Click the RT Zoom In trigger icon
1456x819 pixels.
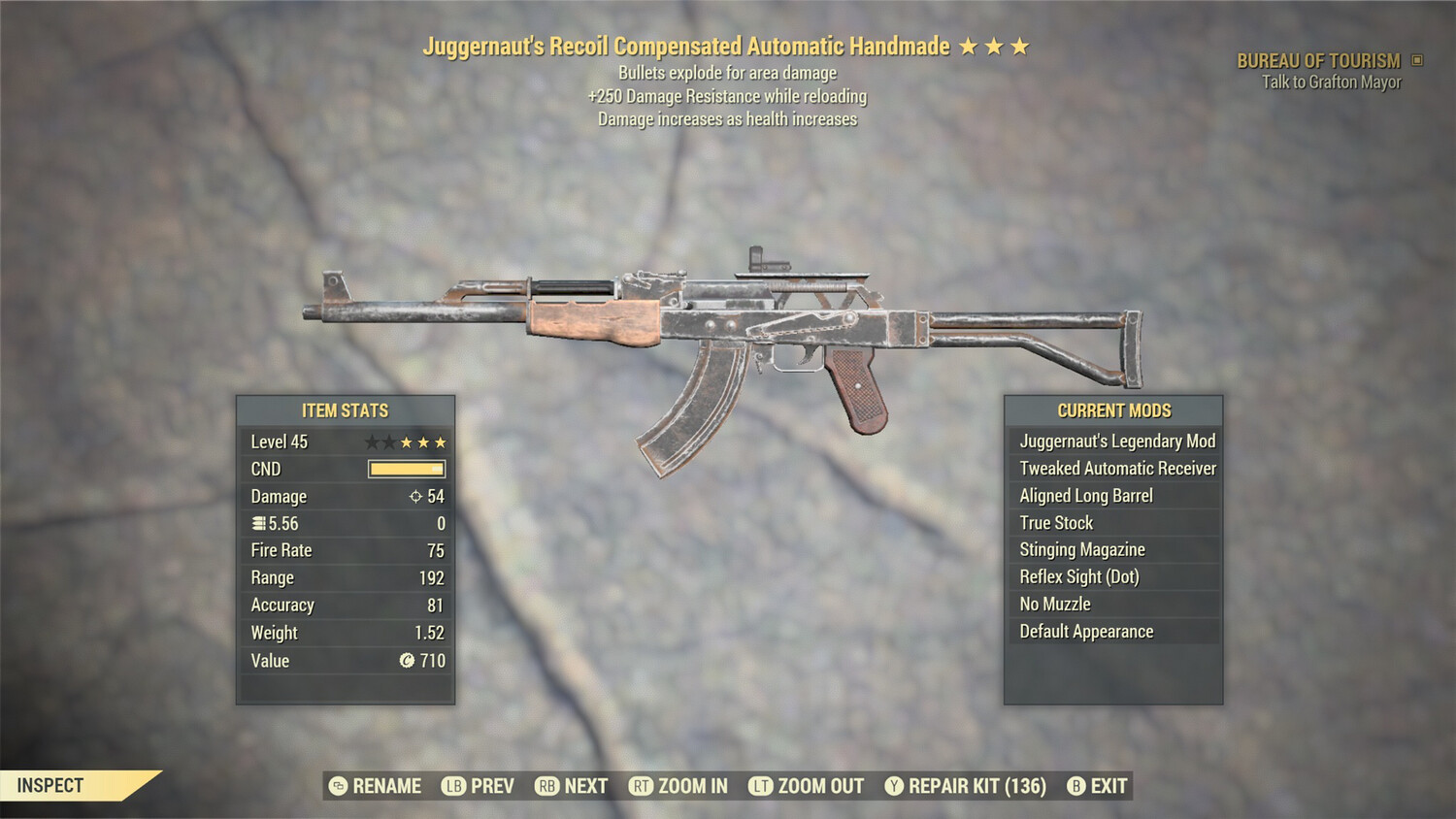click(x=643, y=786)
